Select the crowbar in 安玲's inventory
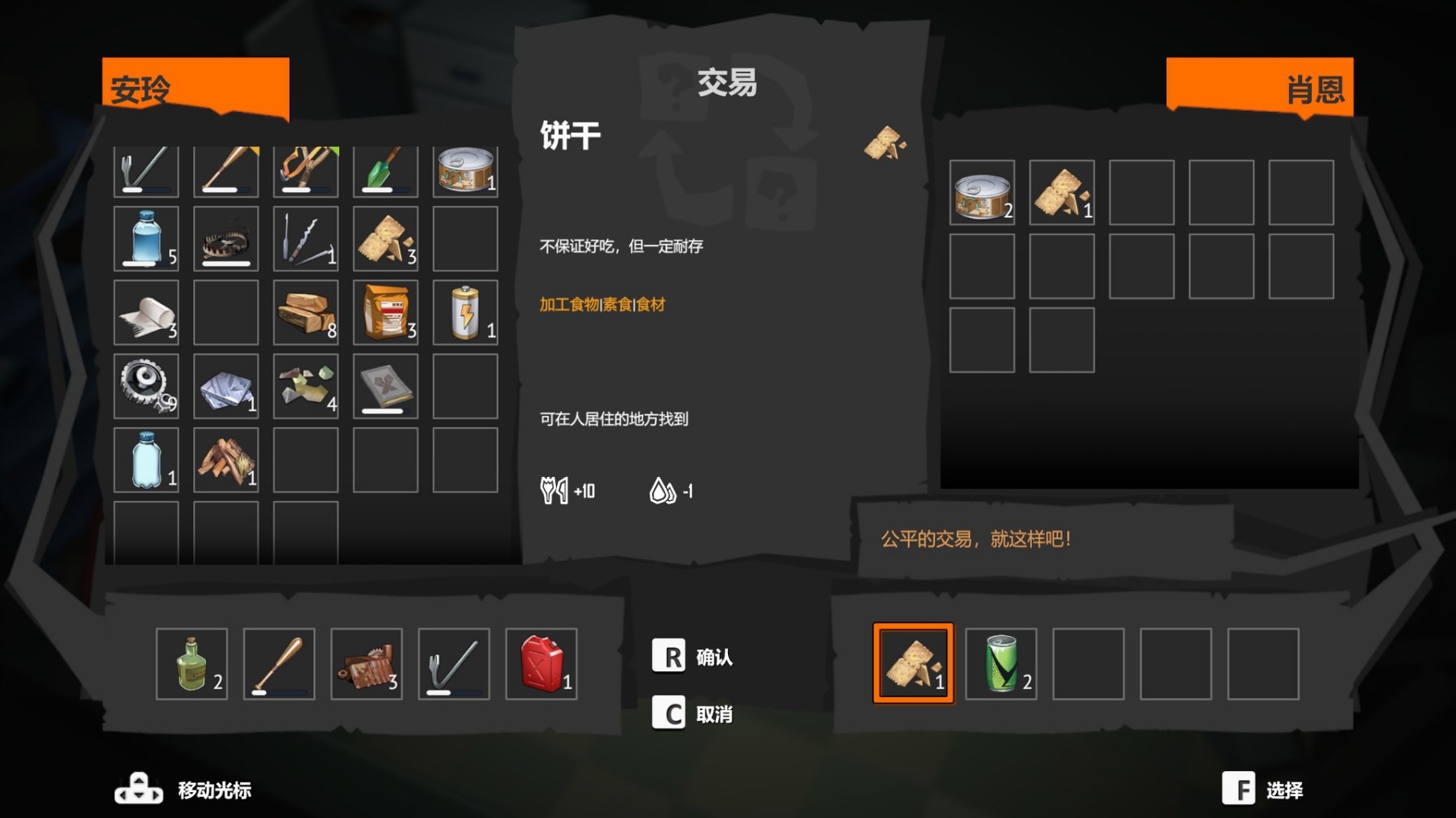The width and height of the screenshot is (1456, 818). pos(146,170)
